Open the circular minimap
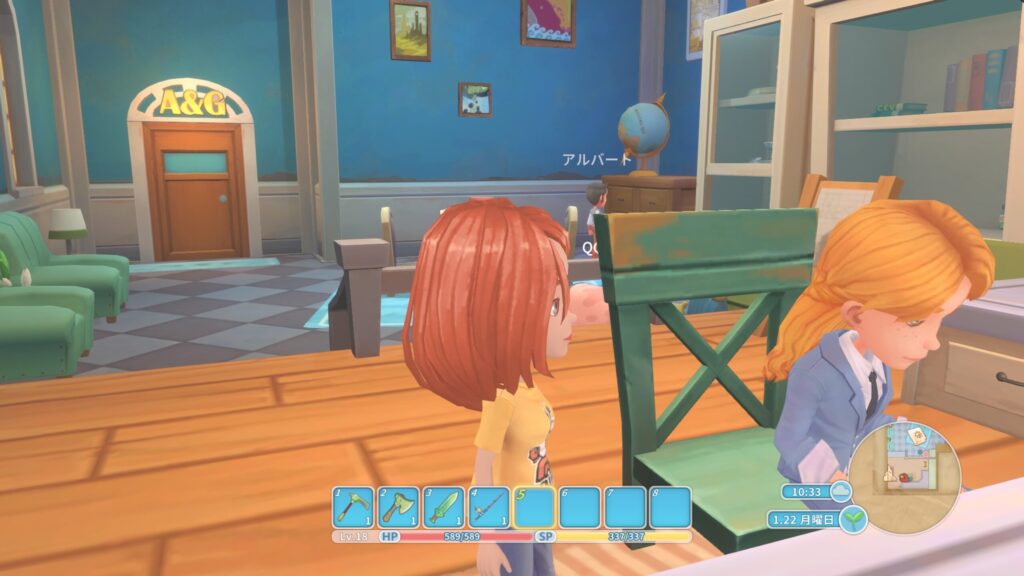The image size is (1024, 576). pyautogui.click(x=905, y=470)
